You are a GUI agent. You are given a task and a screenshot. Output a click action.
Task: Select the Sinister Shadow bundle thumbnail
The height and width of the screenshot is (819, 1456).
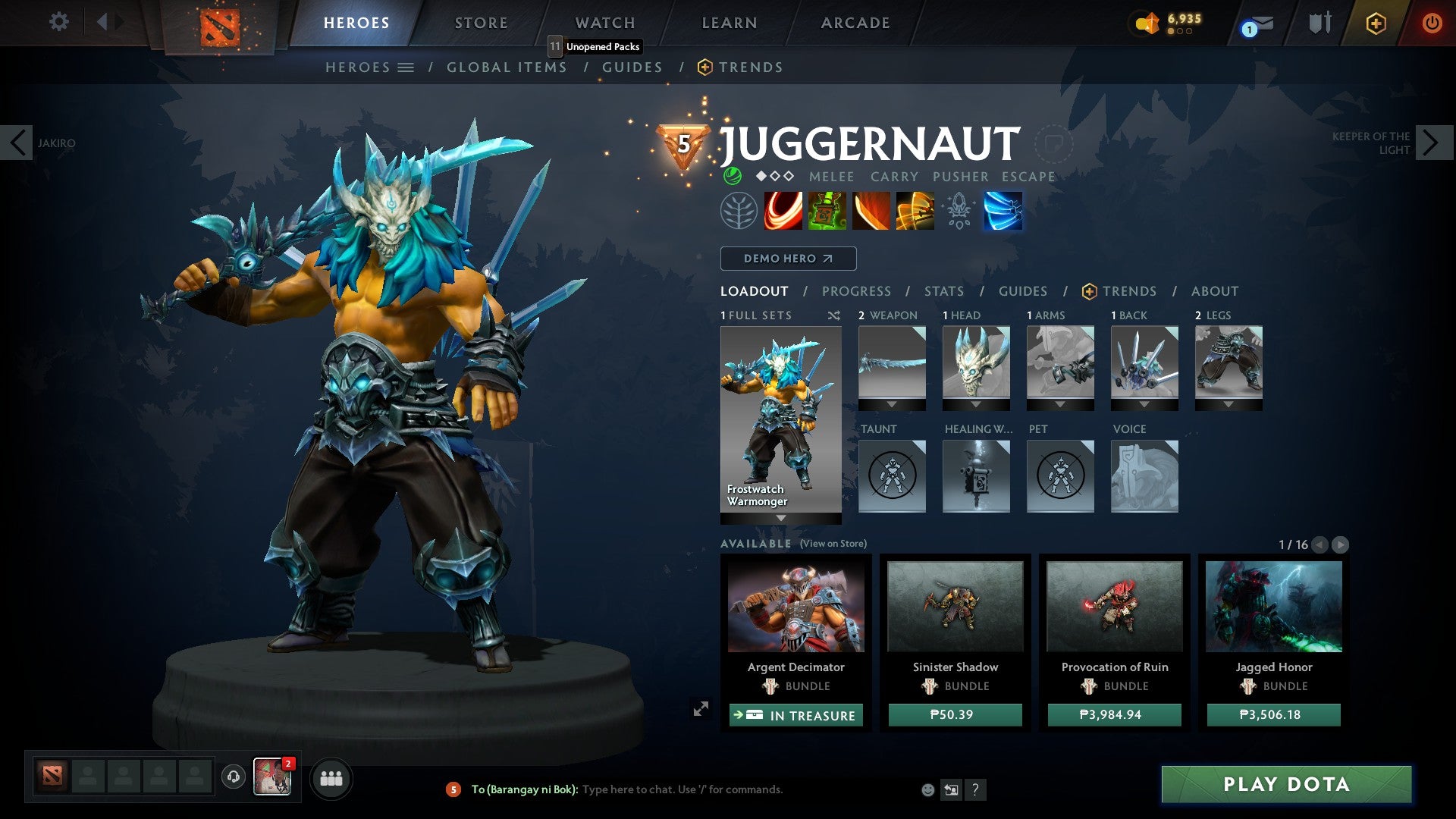954,608
